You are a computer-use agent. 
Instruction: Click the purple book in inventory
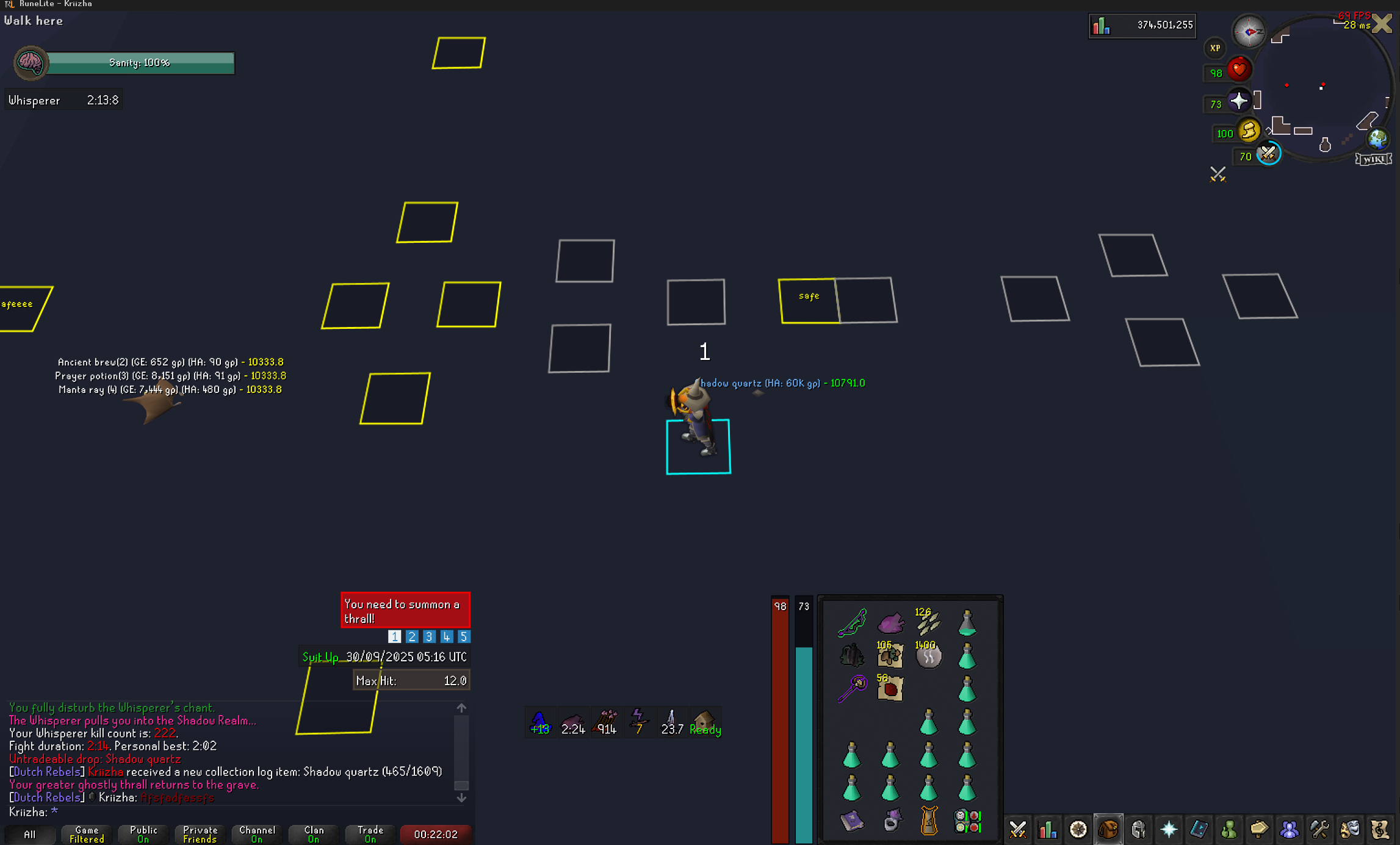coord(852,821)
